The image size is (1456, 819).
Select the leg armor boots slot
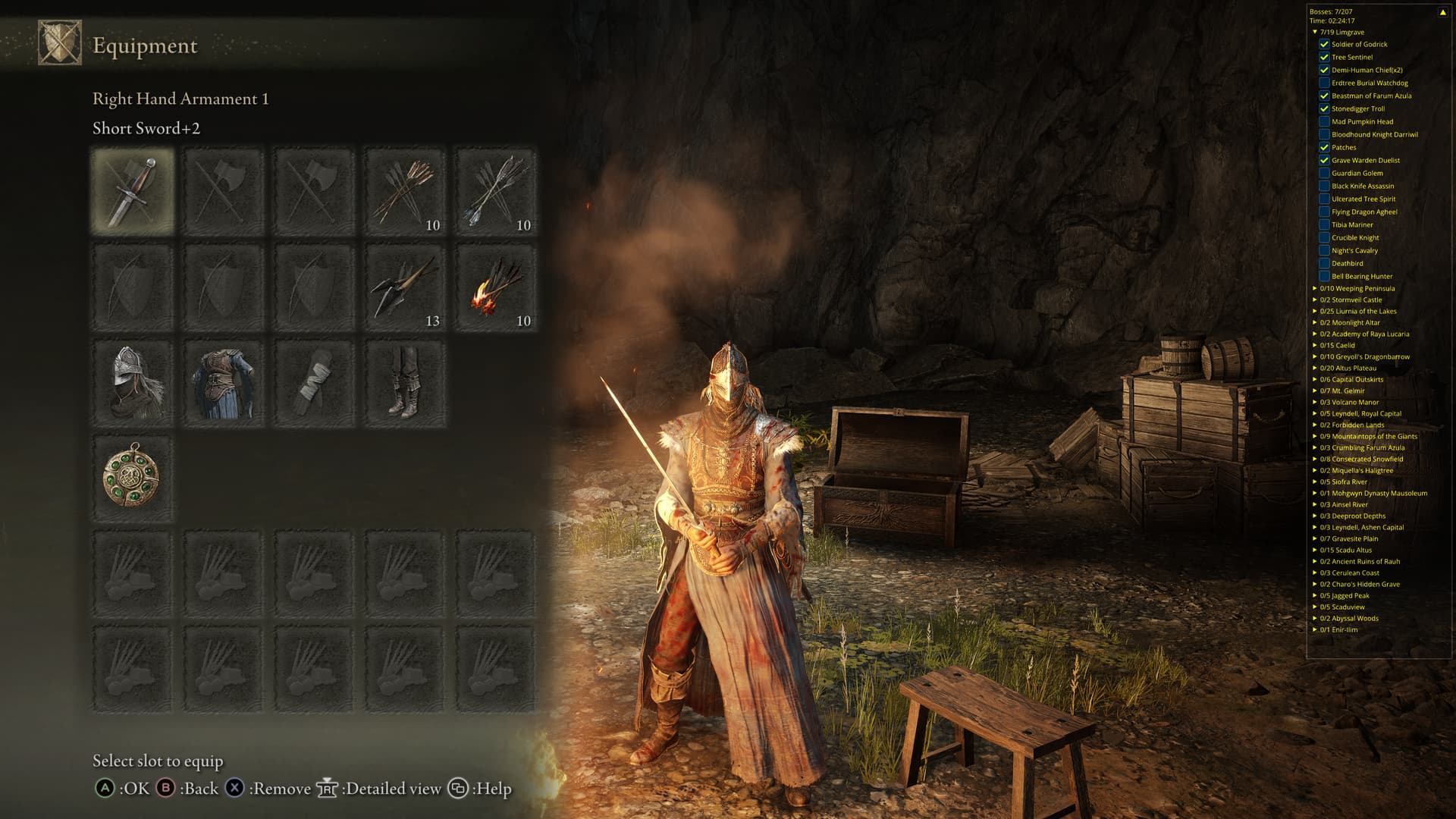pos(405,382)
